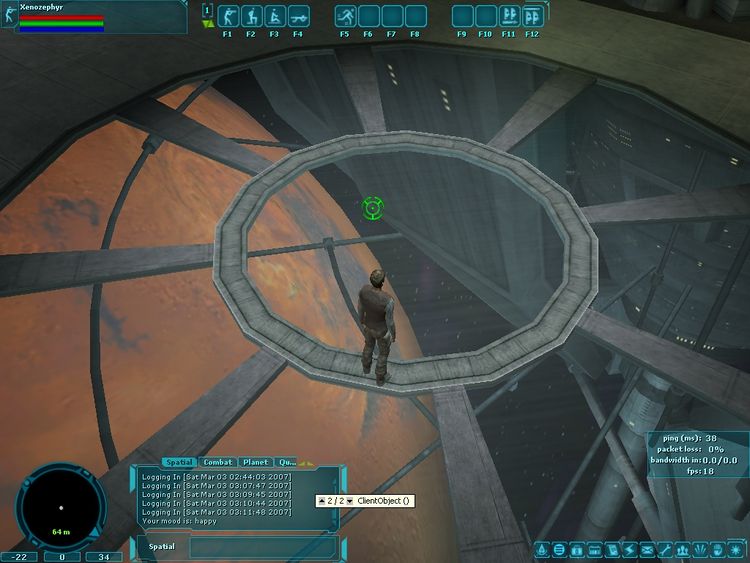Show the Planet chat tab
Image resolution: width=750 pixels, height=563 pixels.
coord(255,462)
